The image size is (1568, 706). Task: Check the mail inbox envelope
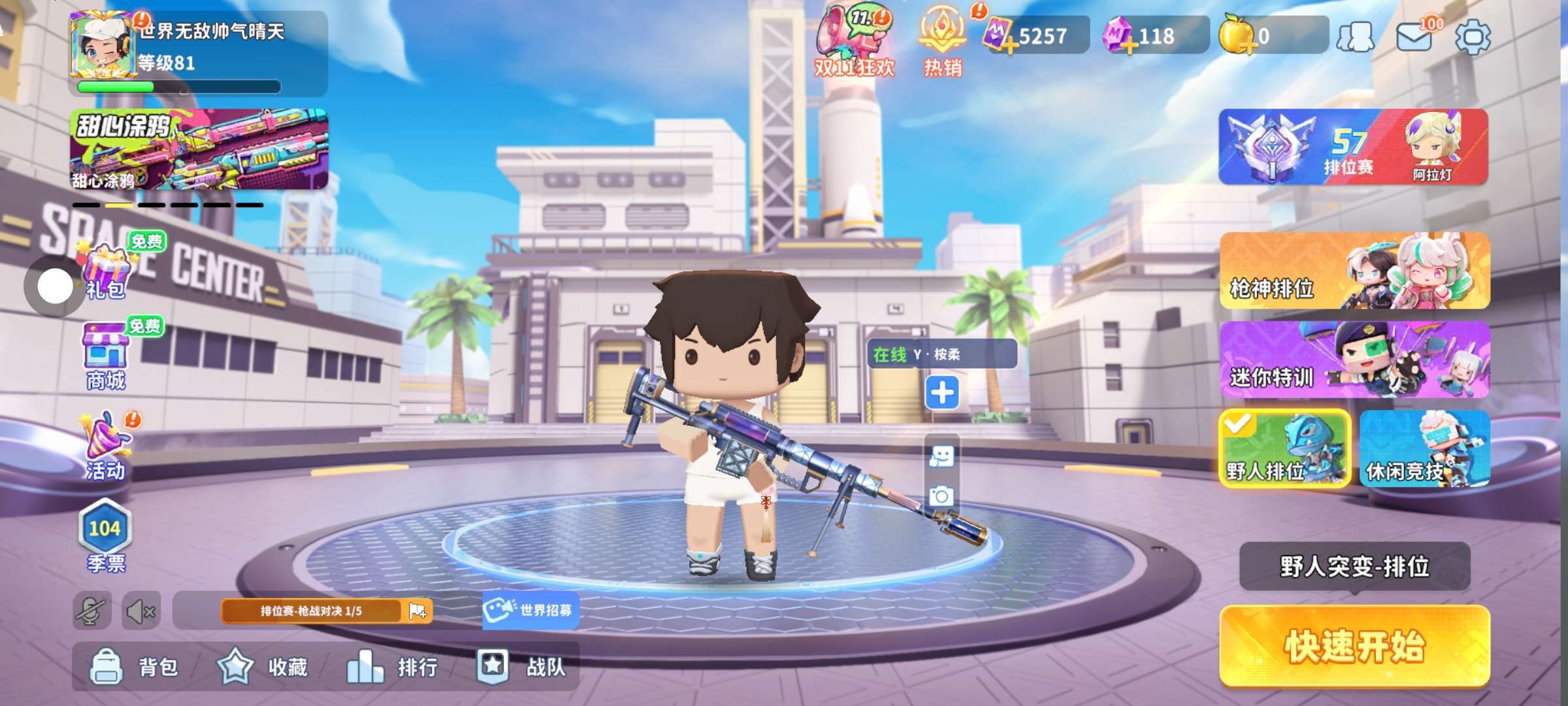1414,37
